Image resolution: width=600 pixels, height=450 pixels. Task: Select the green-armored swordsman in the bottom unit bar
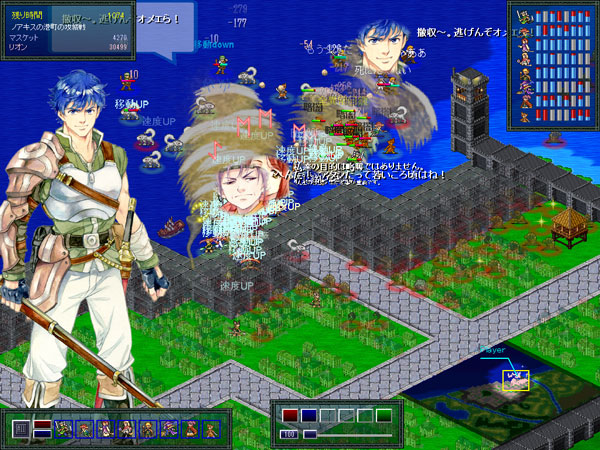62,429
